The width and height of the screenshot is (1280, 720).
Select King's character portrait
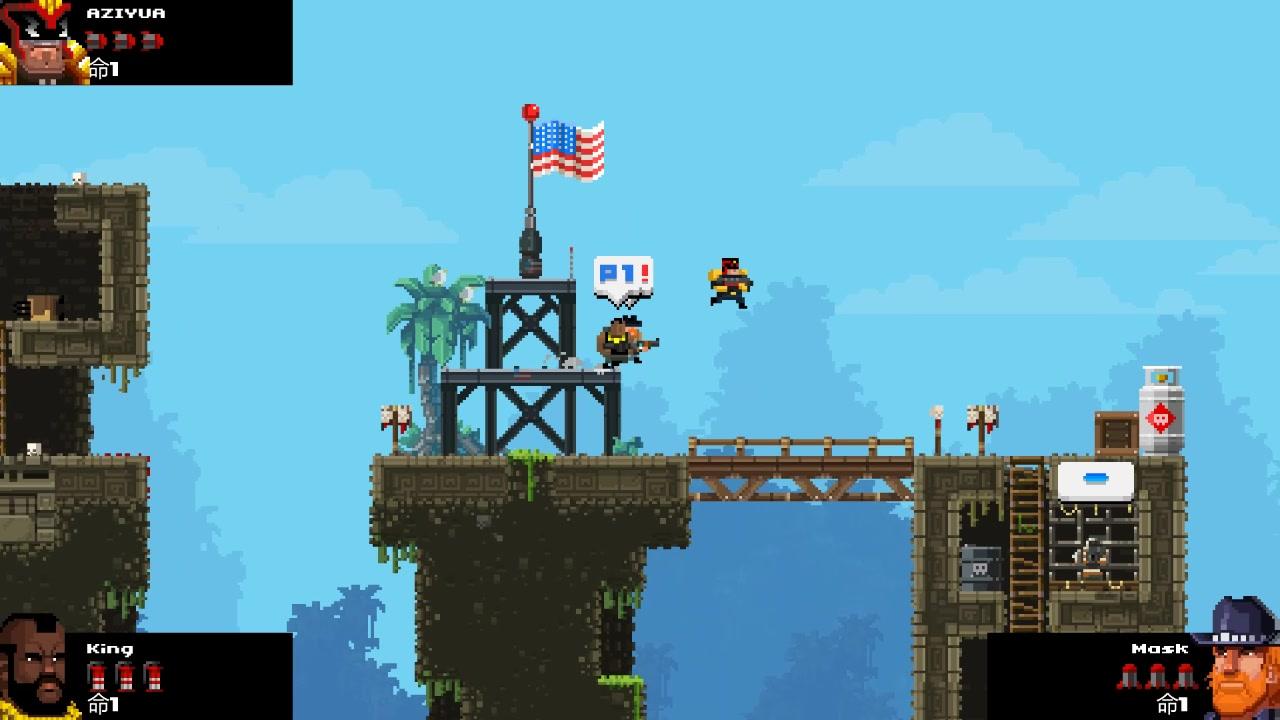point(34,668)
